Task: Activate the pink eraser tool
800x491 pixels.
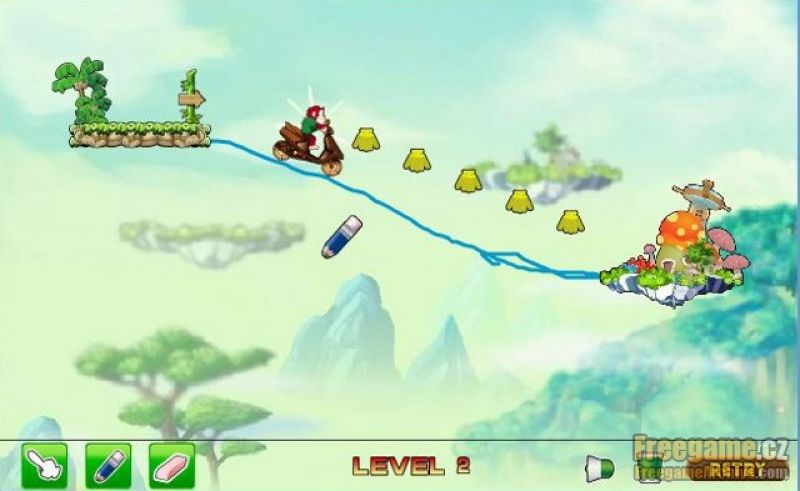Action: [x=172, y=465]
